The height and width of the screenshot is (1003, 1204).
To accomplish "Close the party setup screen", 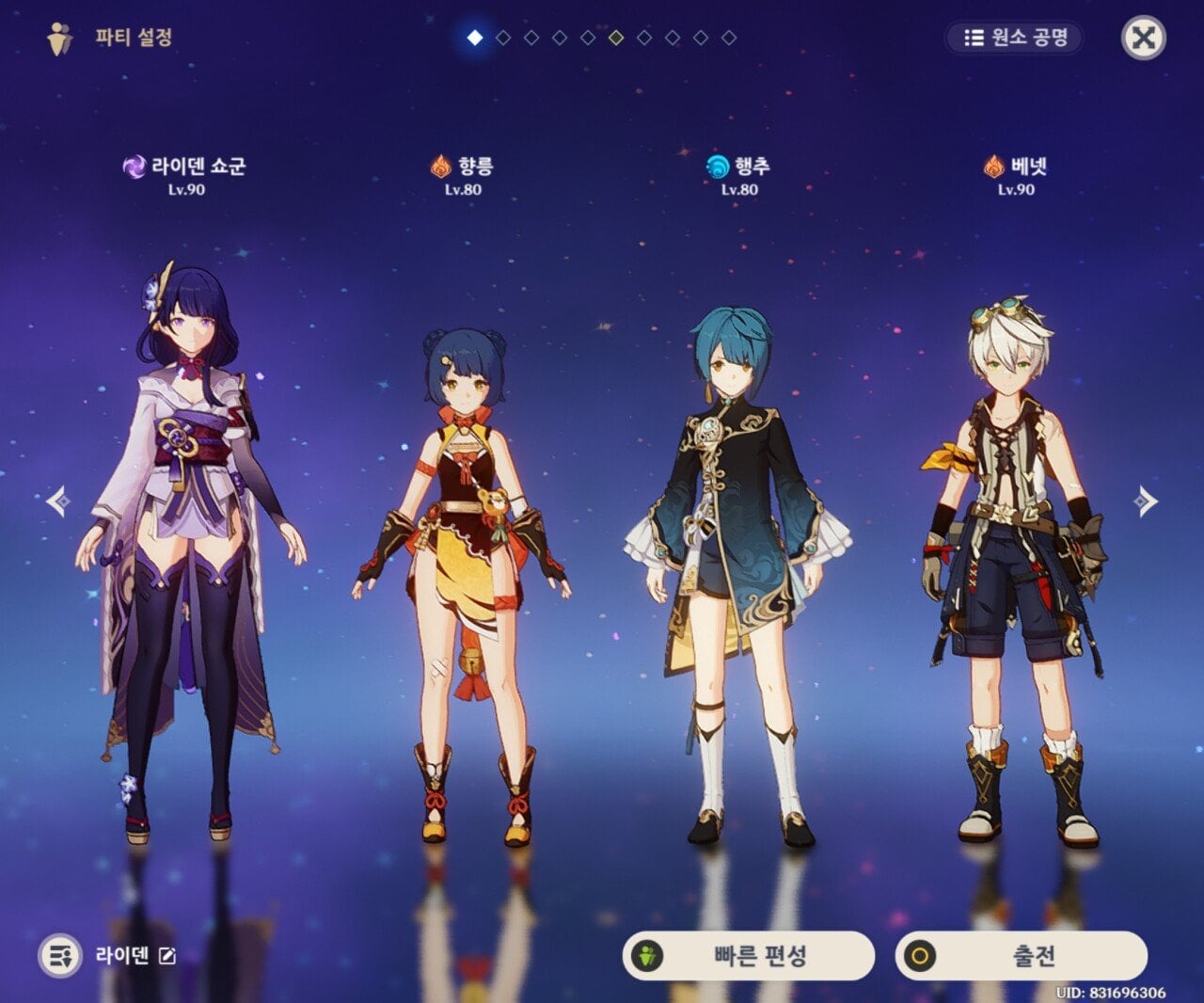I will click(1143, 39).
